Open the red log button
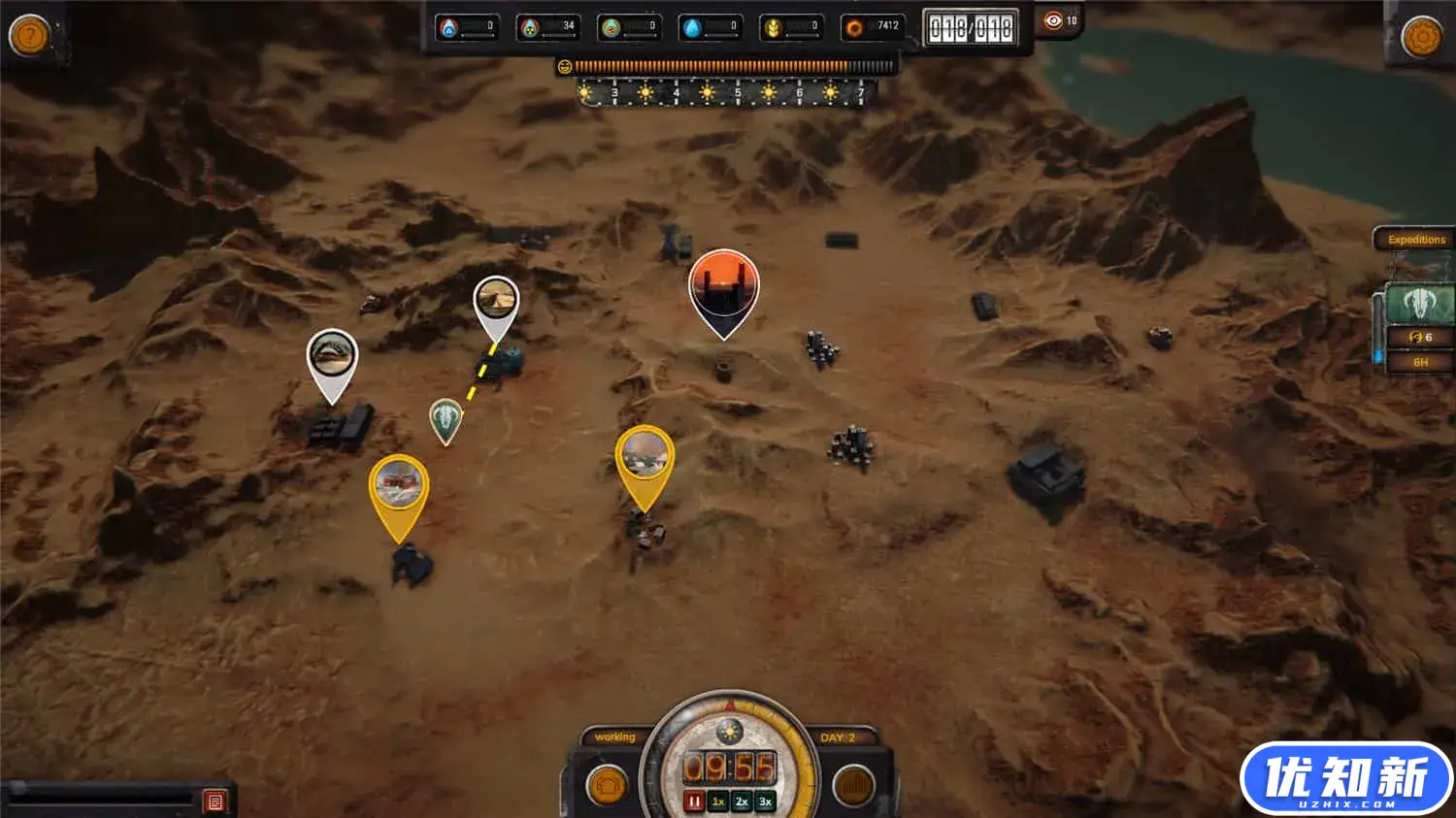This screenshot has height=818, width=1456. tap(215, 802)
